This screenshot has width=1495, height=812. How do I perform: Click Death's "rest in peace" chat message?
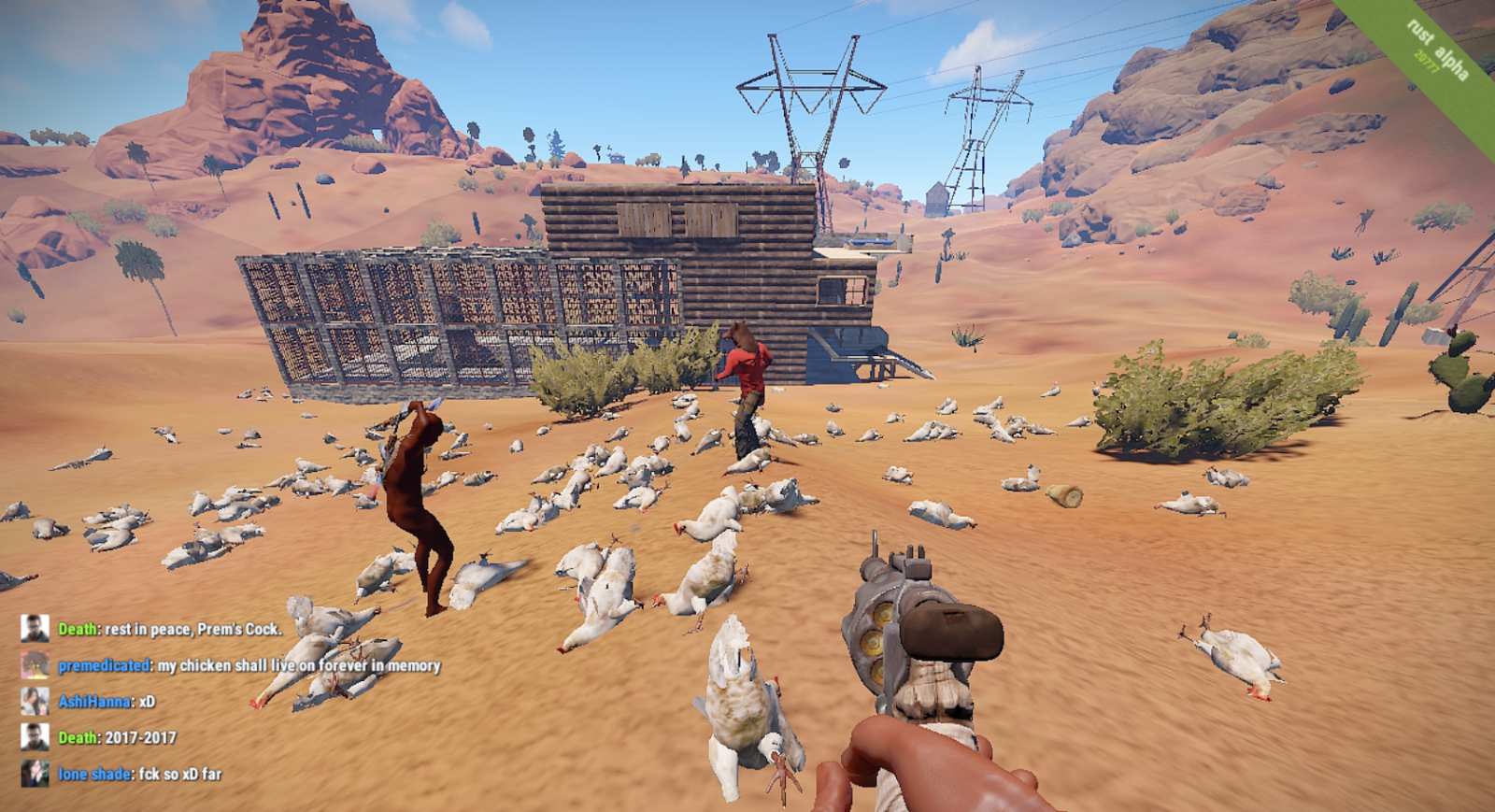click(x=192, y=629)
